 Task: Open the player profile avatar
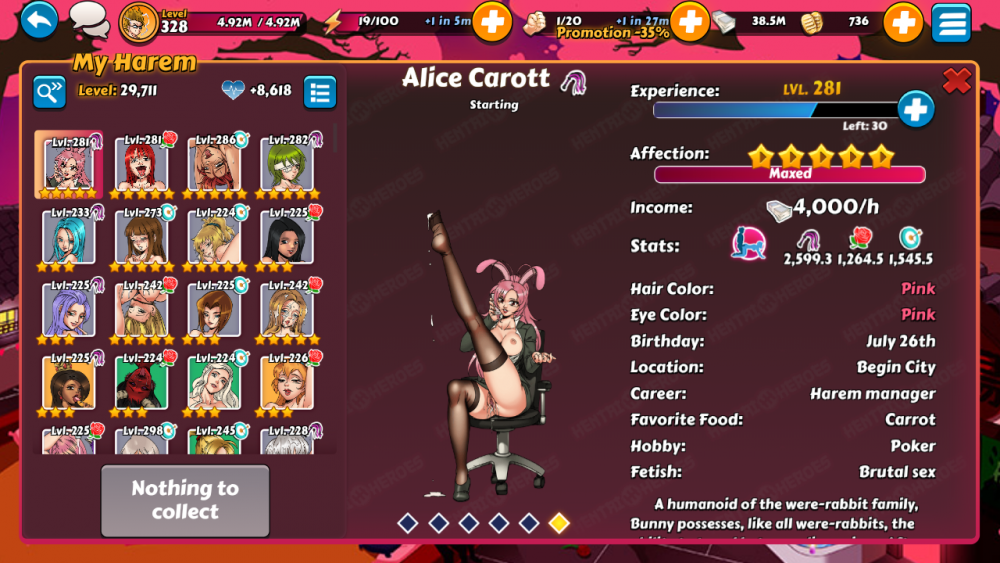pyautogui.click(x=138, y=21)
